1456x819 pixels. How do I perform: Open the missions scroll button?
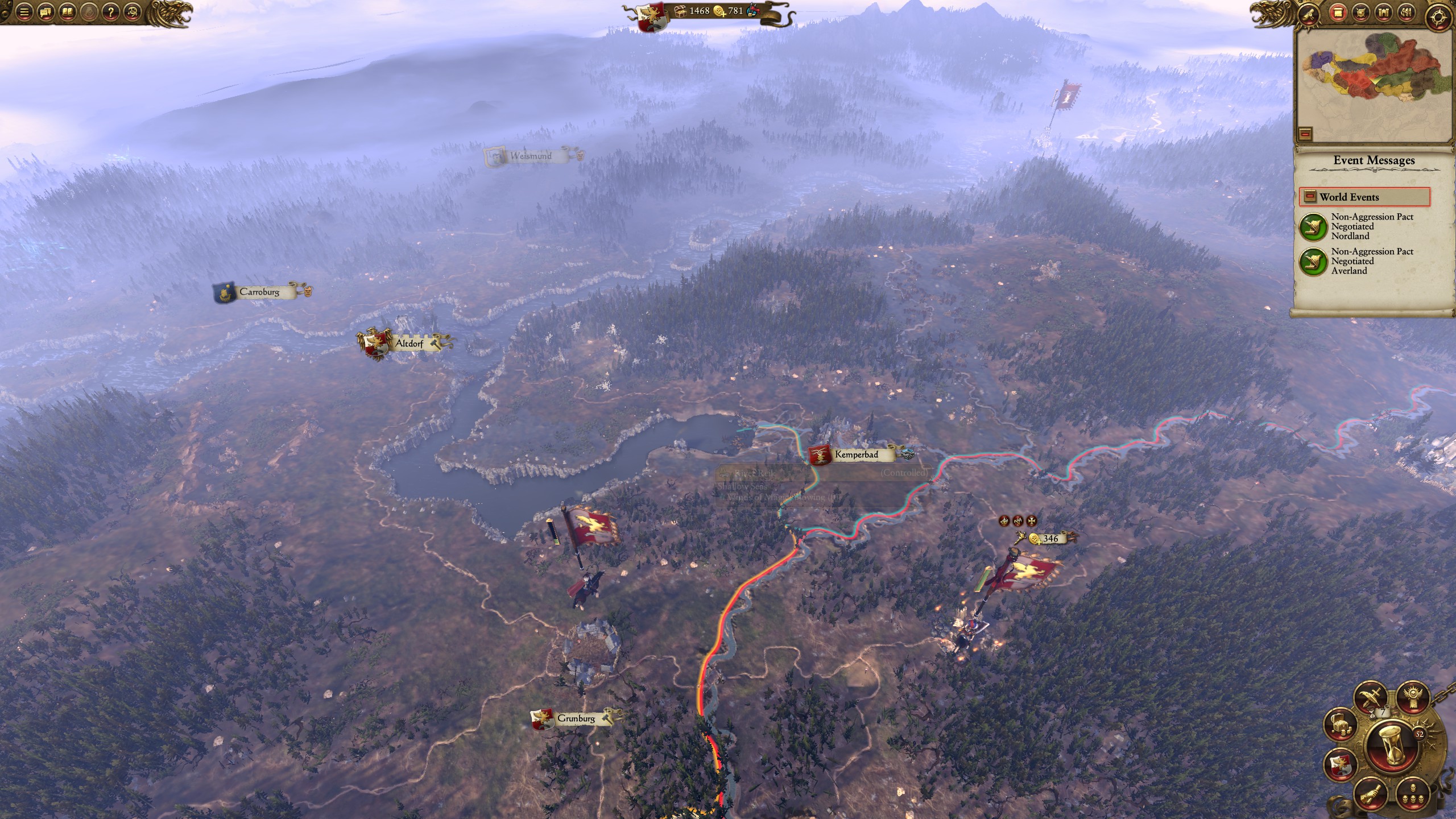(1310, 13)
